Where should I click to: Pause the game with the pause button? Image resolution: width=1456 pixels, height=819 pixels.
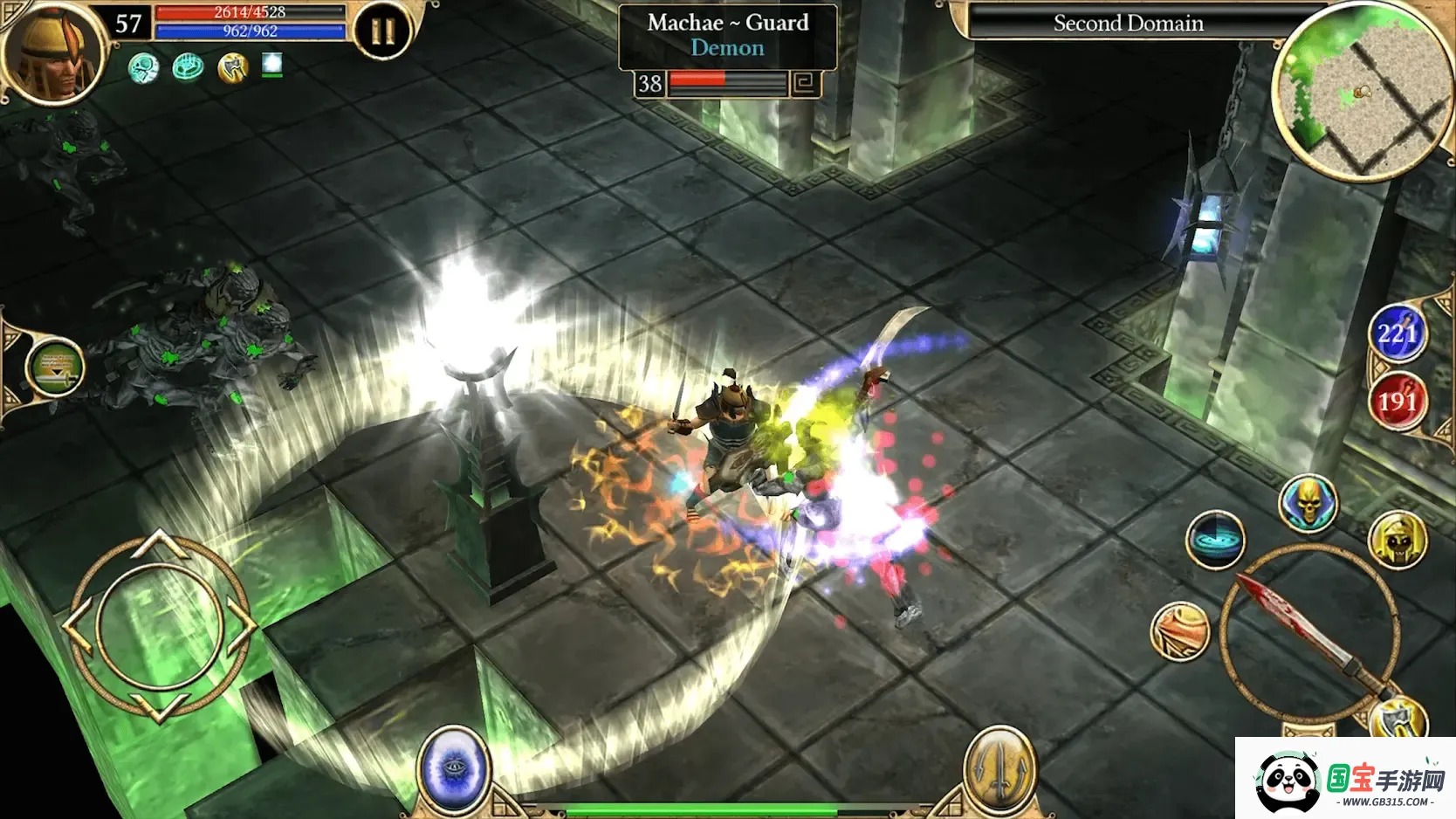(382, 32)
